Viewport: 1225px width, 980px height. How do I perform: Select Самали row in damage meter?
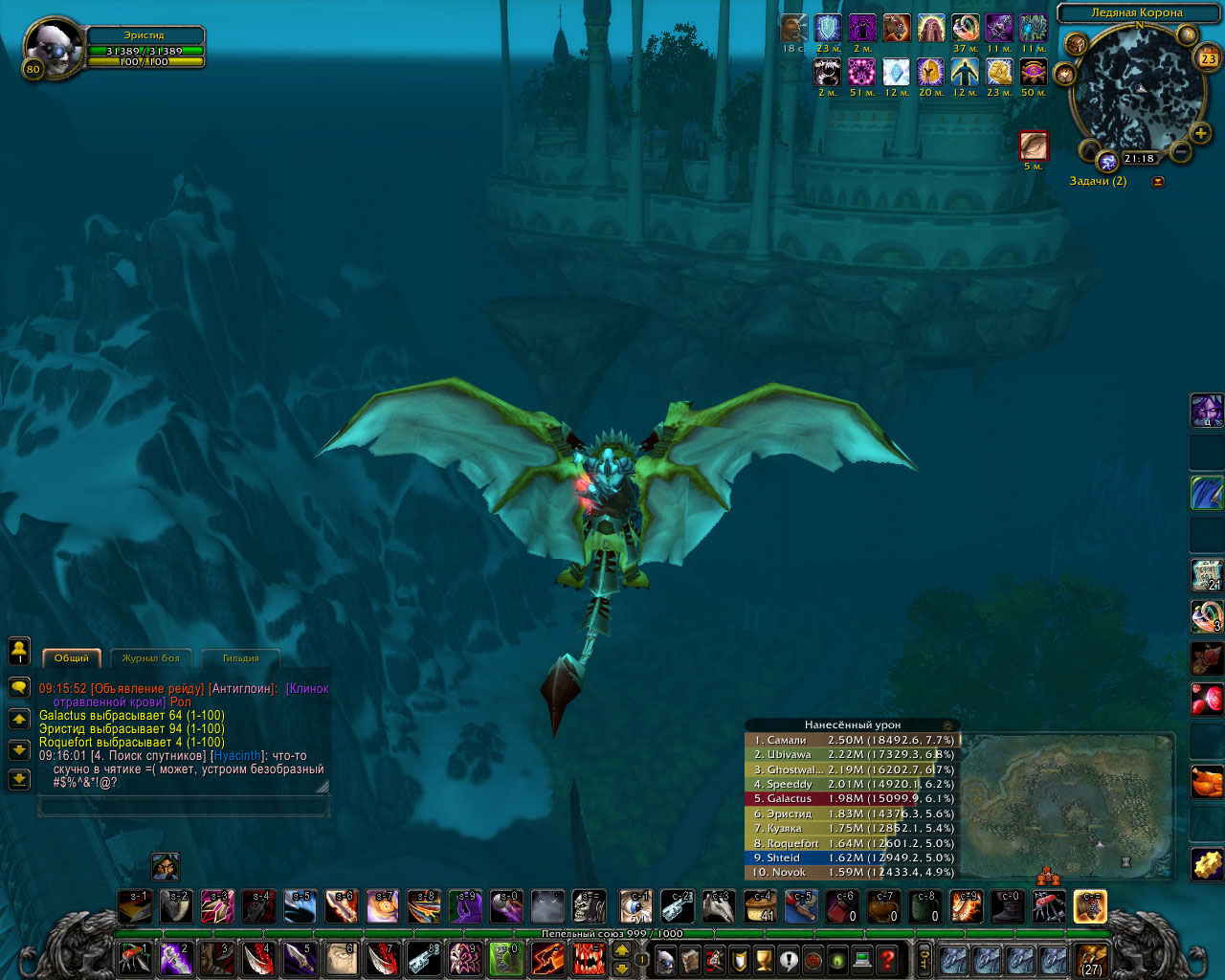pos(852,740)
